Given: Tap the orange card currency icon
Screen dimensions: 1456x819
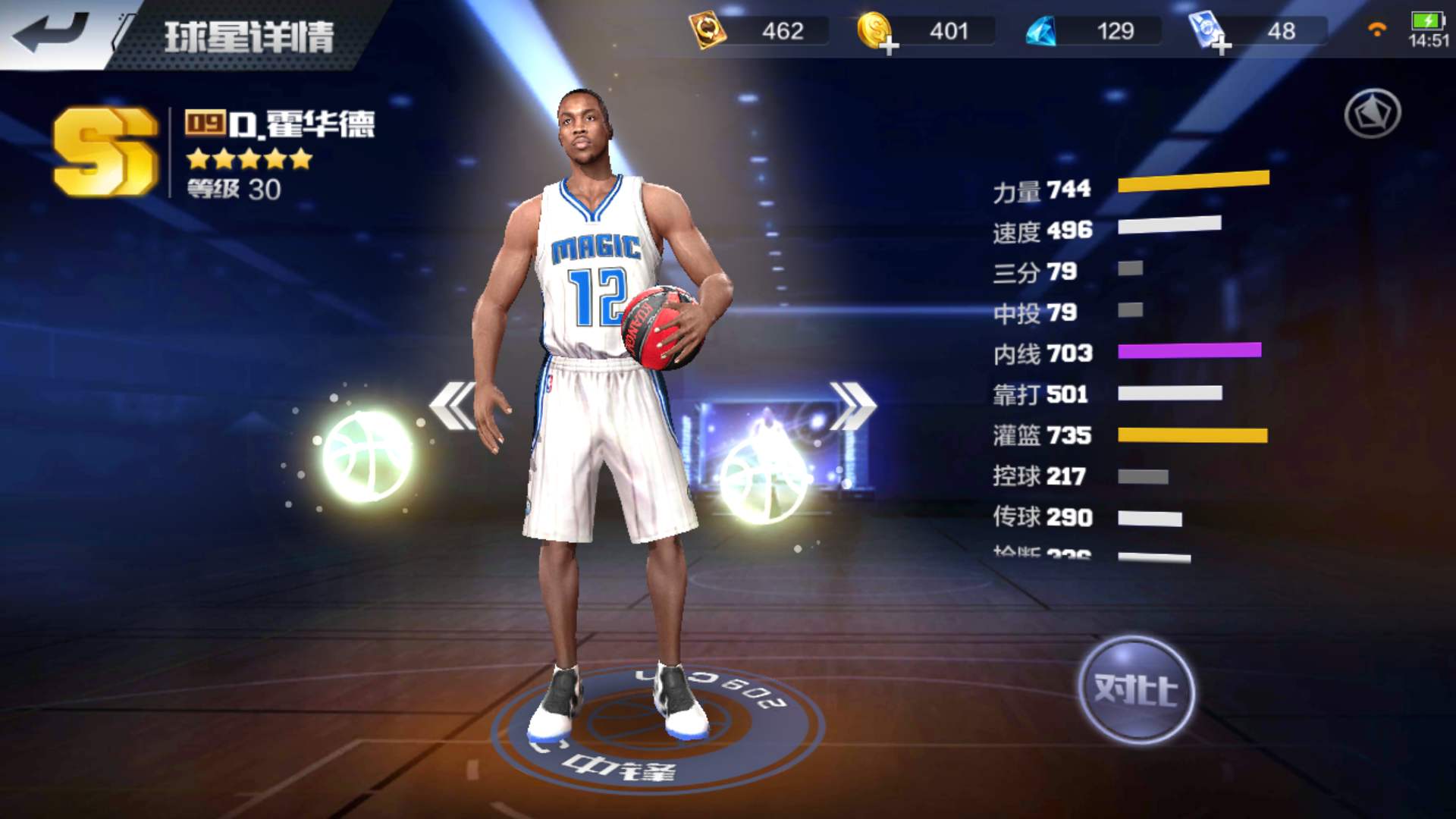Looking at the screenshot, I should pyautogui.click(x=707, y=32).
